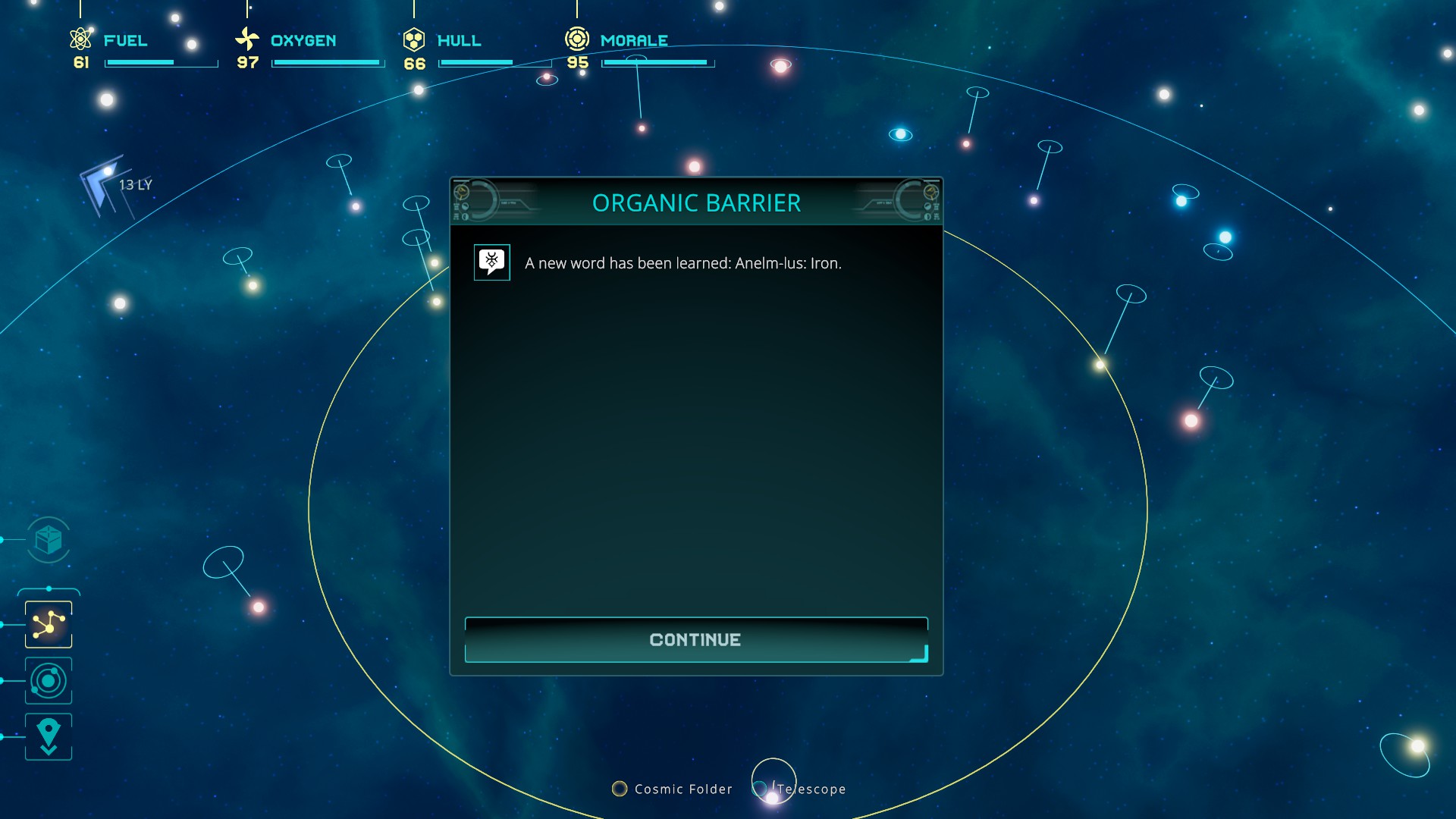The width and height of the screenshot is (1456, 819).
Task: Open the cargo cube icon
Action: pyautogui.click(x=49, y=540)
